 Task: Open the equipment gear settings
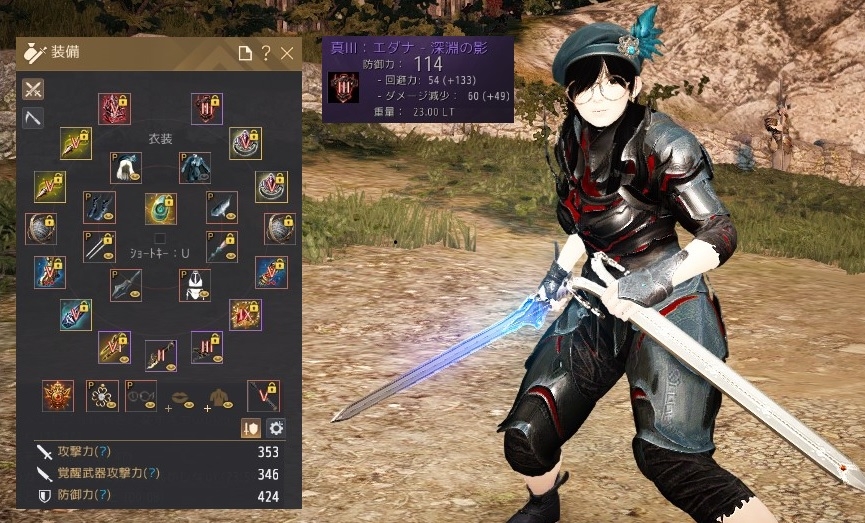click(276, 427)
